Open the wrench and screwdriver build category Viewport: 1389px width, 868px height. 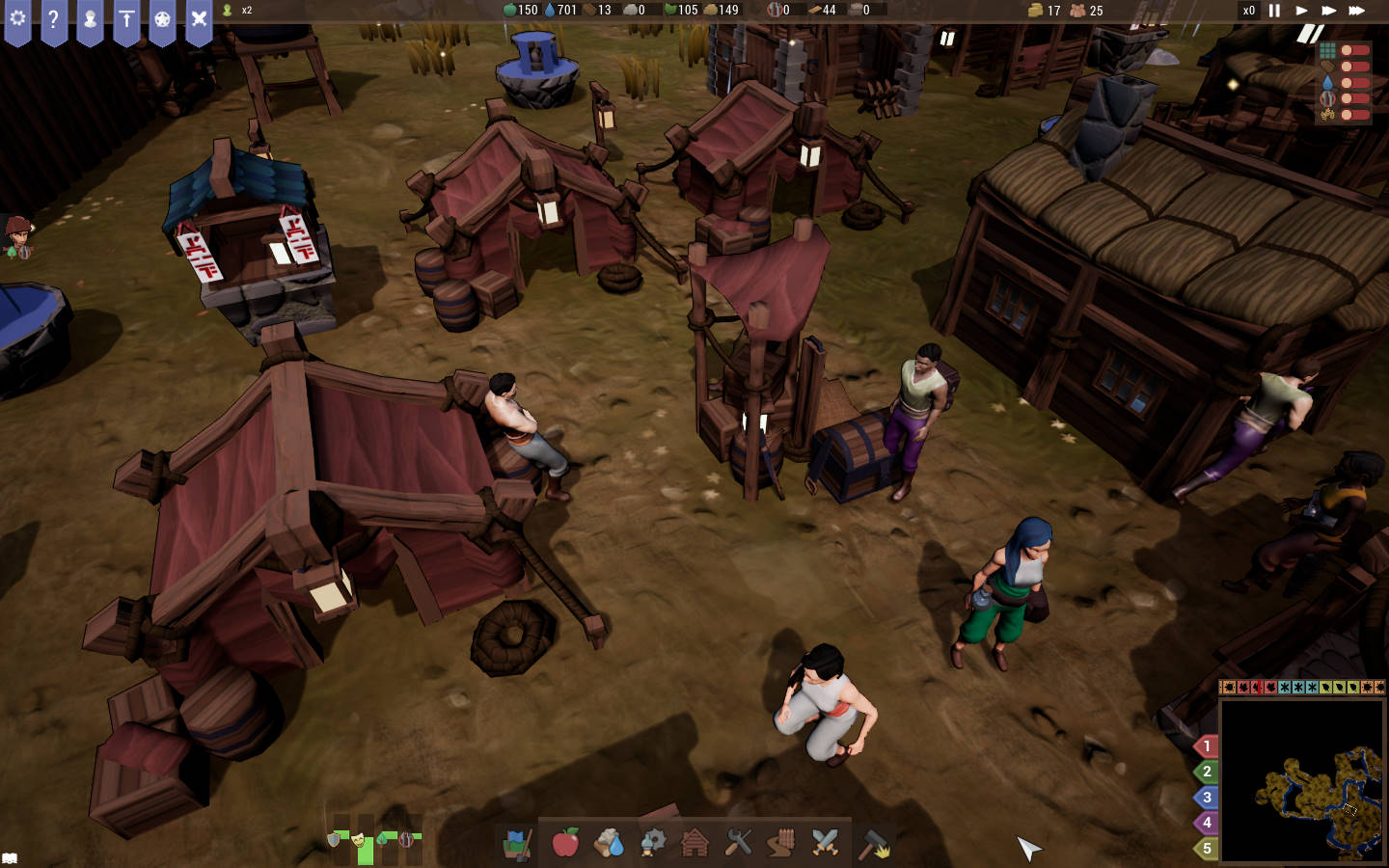click(x=738, y=843)
